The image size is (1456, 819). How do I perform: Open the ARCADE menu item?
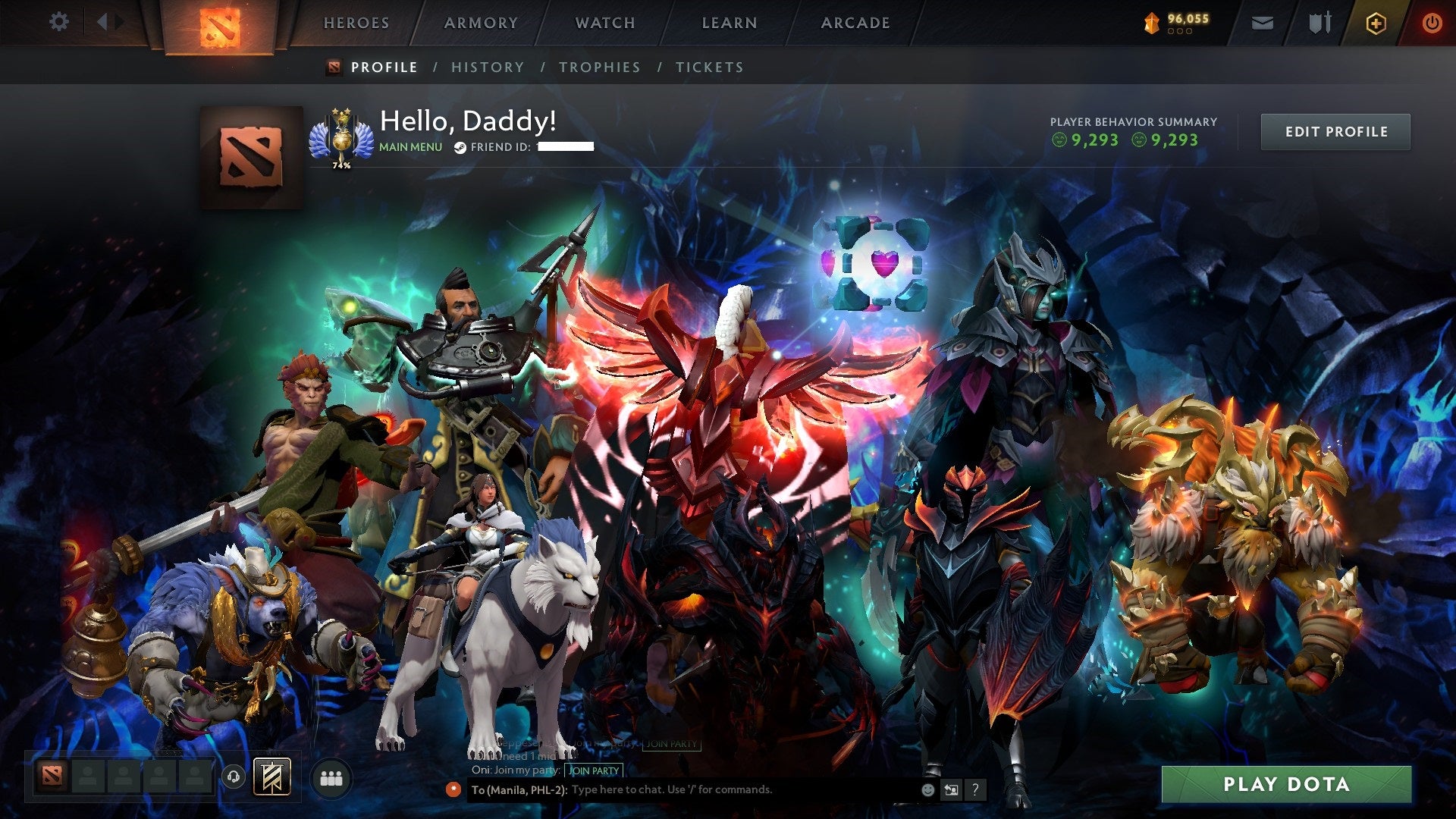click(855, 23)
